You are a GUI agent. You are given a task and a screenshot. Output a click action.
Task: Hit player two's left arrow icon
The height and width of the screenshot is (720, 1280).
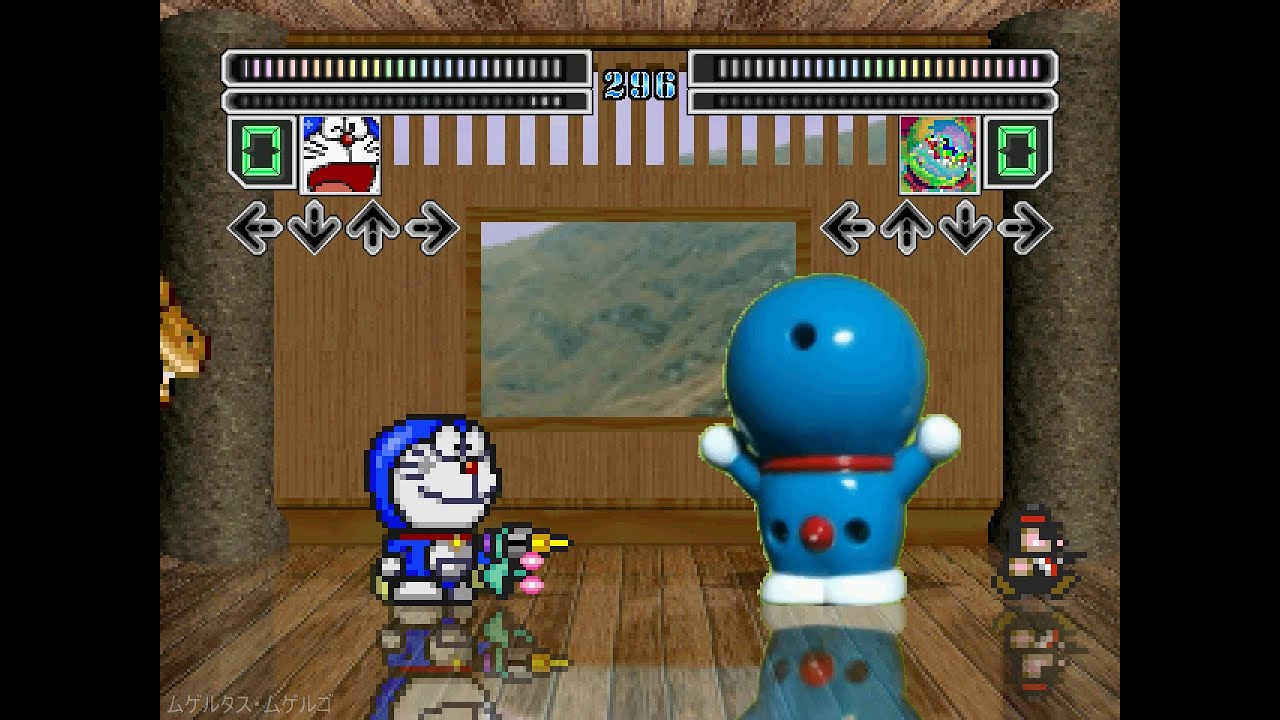tap(847, 228)
